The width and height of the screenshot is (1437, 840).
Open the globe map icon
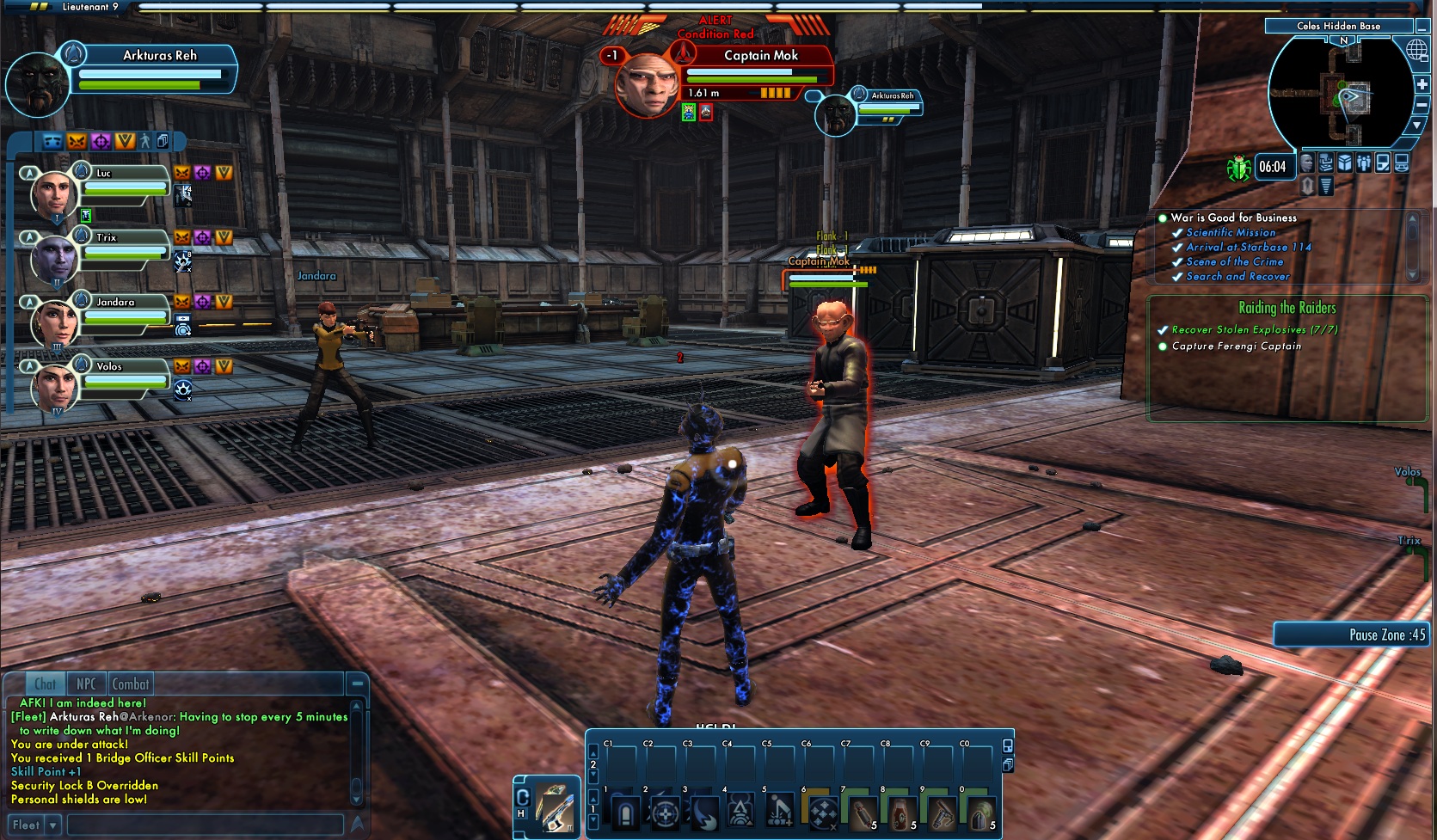[1416, 50]
